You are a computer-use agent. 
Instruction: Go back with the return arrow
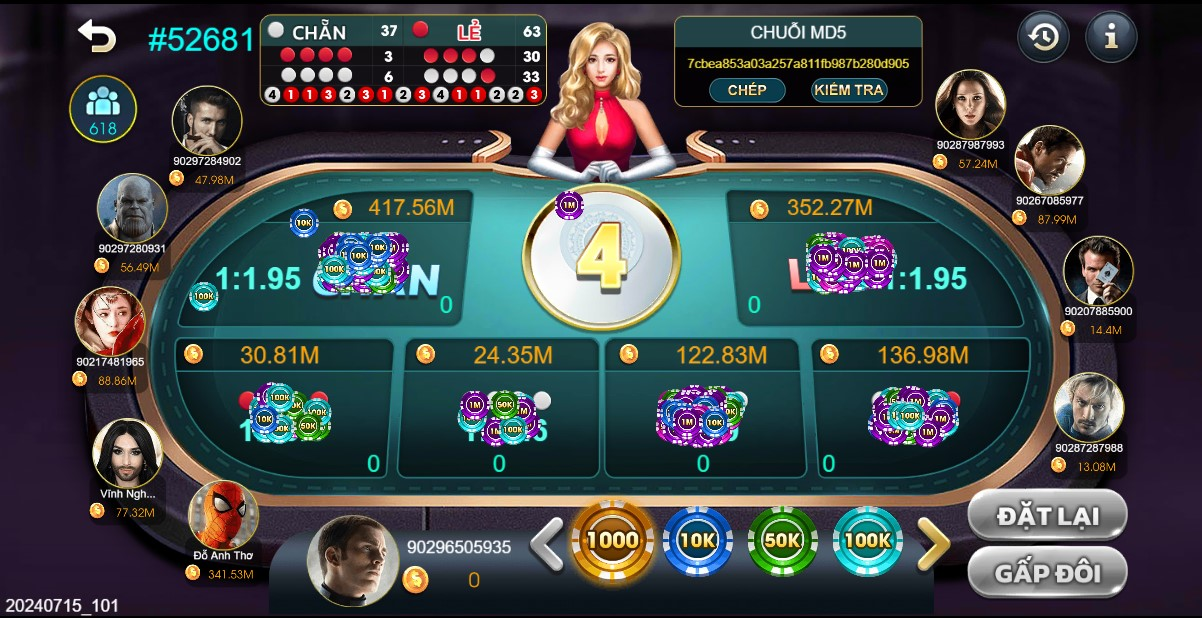[97, 37]
